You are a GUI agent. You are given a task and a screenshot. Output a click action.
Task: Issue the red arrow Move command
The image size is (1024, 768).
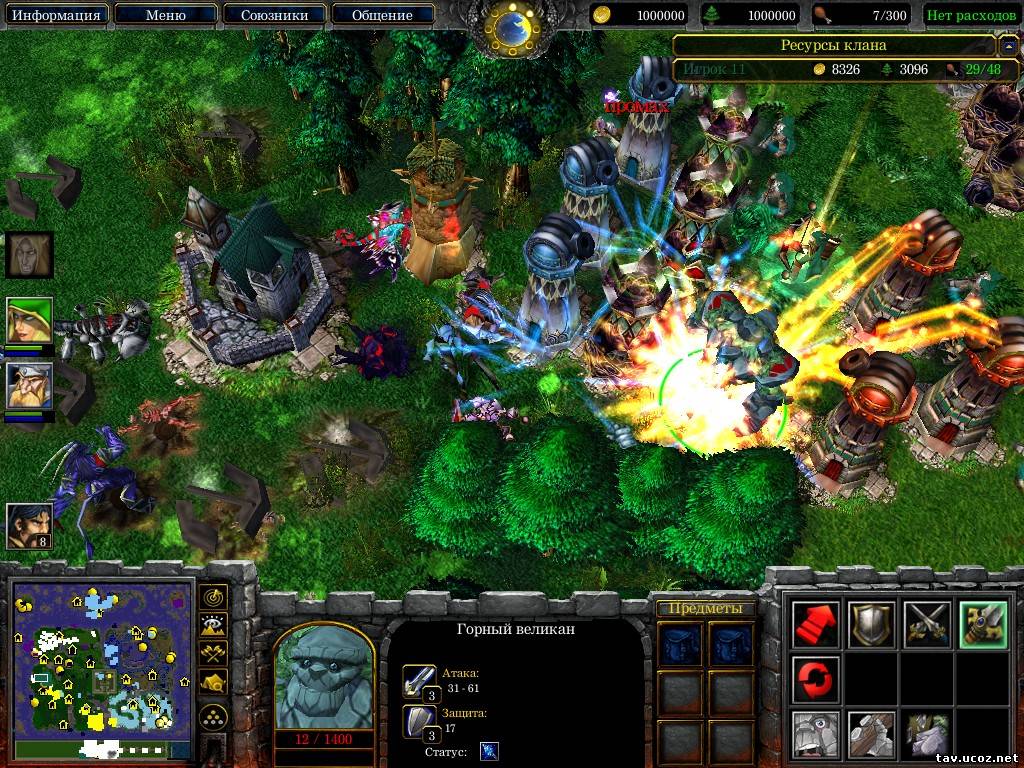tap(816, 625)
